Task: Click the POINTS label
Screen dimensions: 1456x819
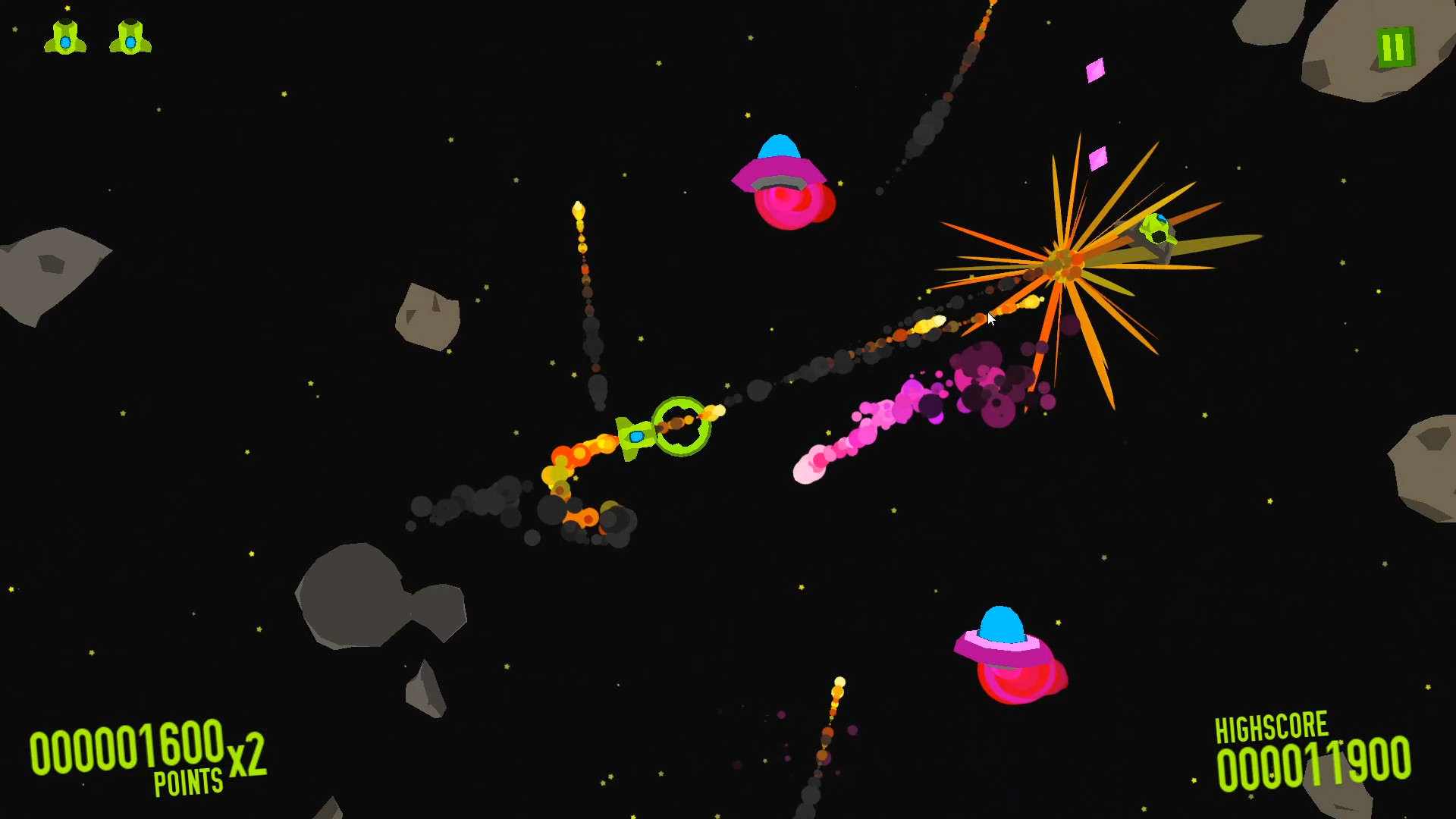Action: point(190,781)
